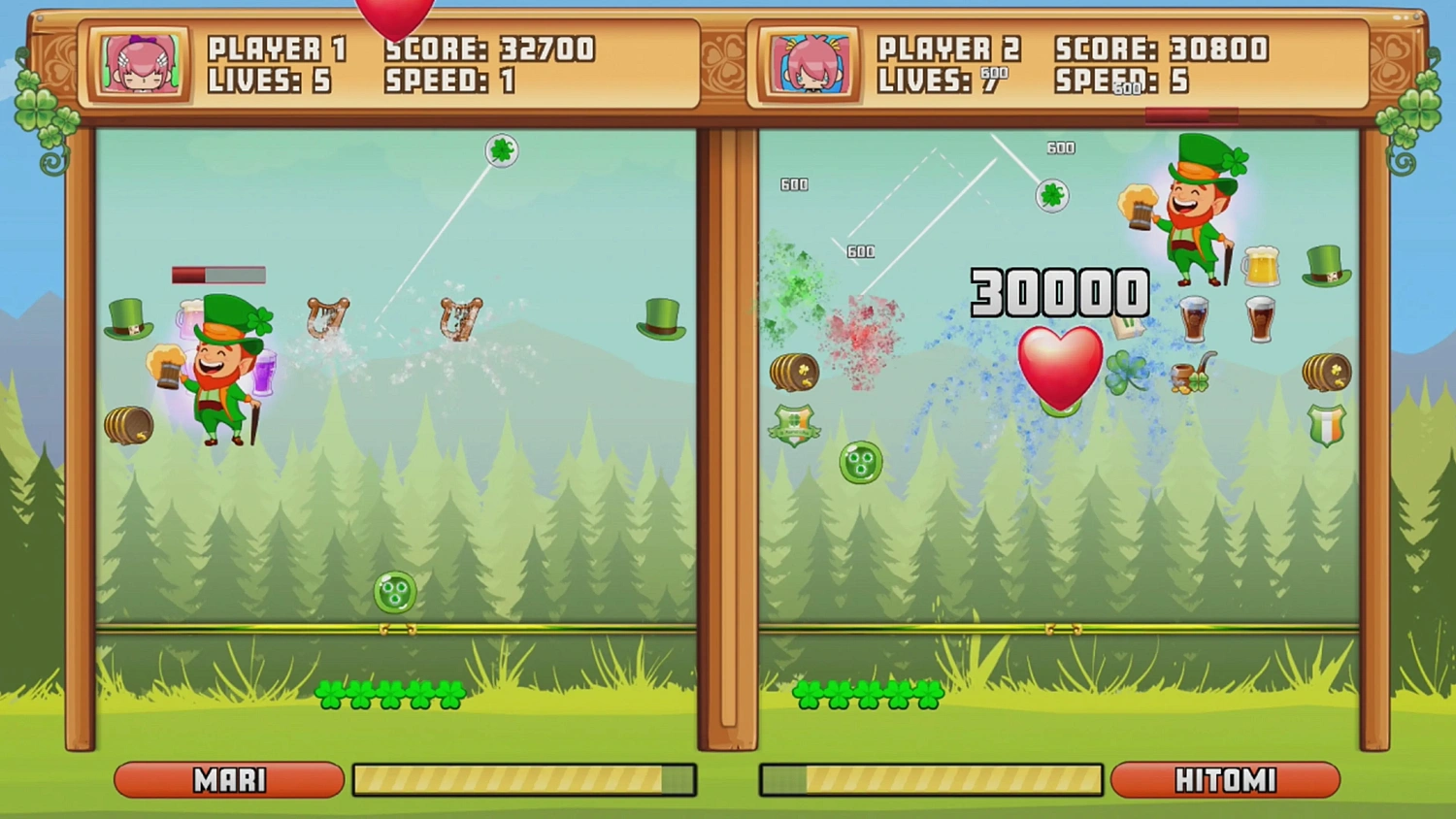
Task: Click the wooden barrel on Player 1's left edge
Action: (131, 424)
